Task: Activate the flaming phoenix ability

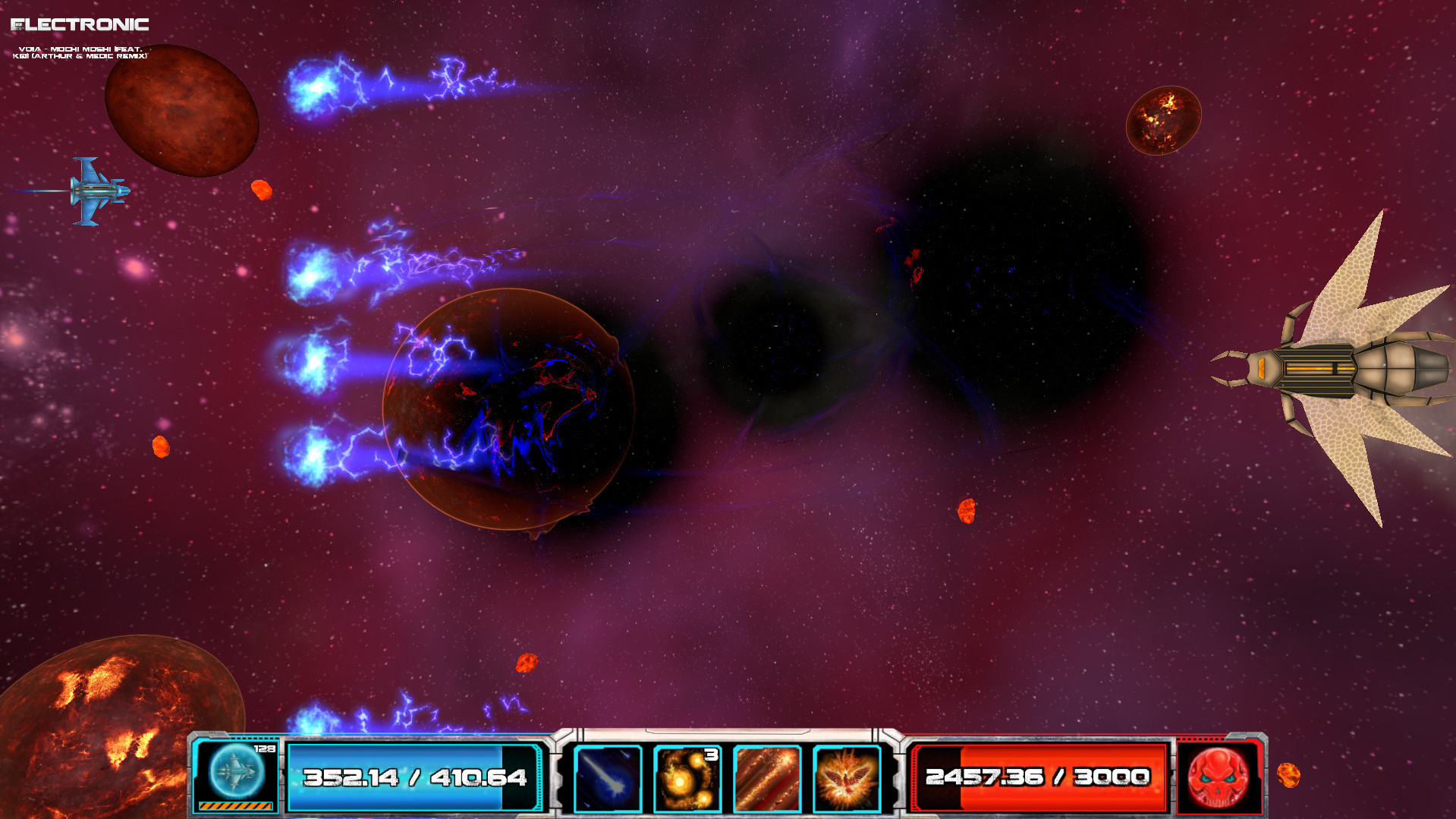Action: click(846, 778)
